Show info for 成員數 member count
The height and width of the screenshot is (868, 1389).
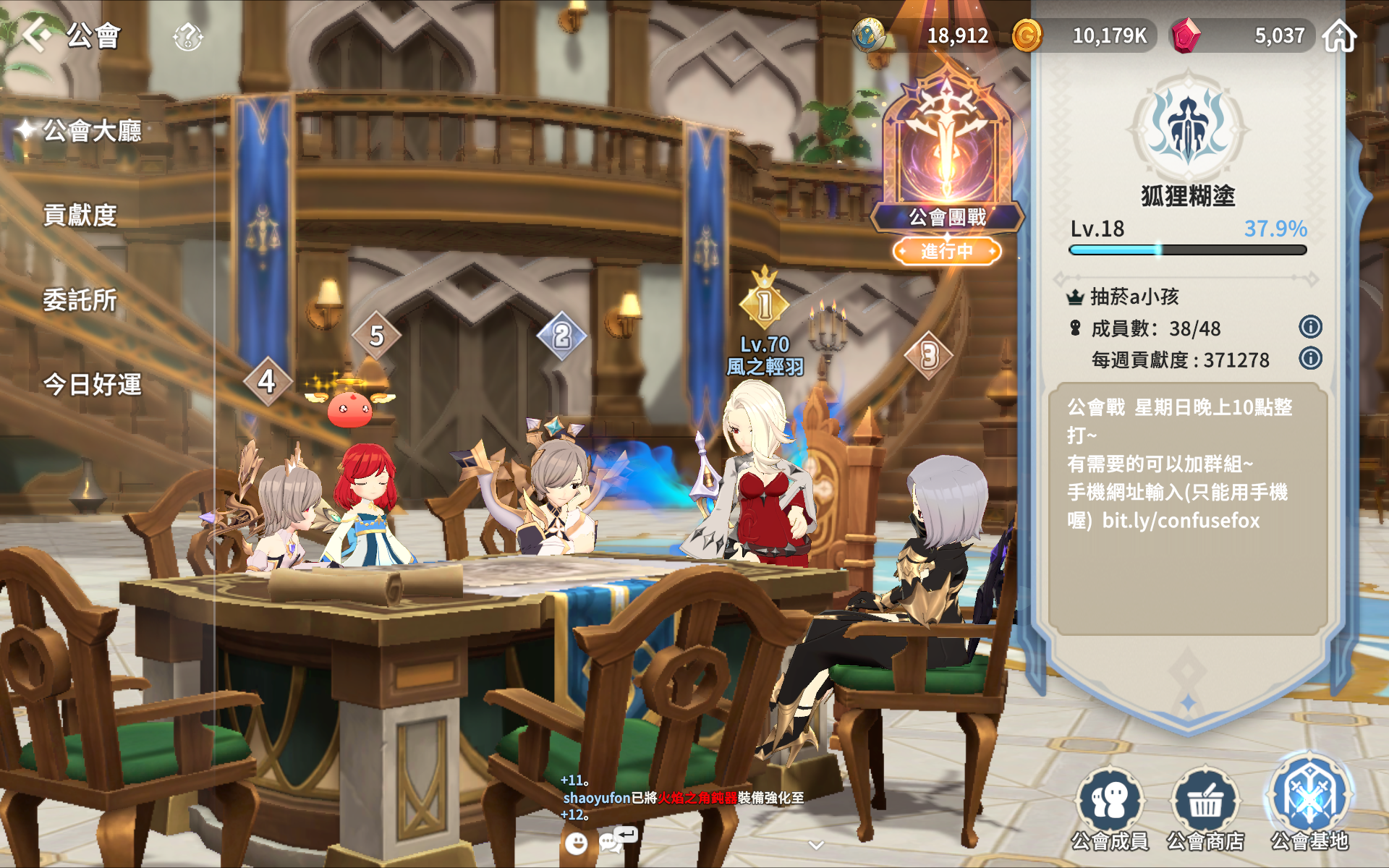[1310, 327]
